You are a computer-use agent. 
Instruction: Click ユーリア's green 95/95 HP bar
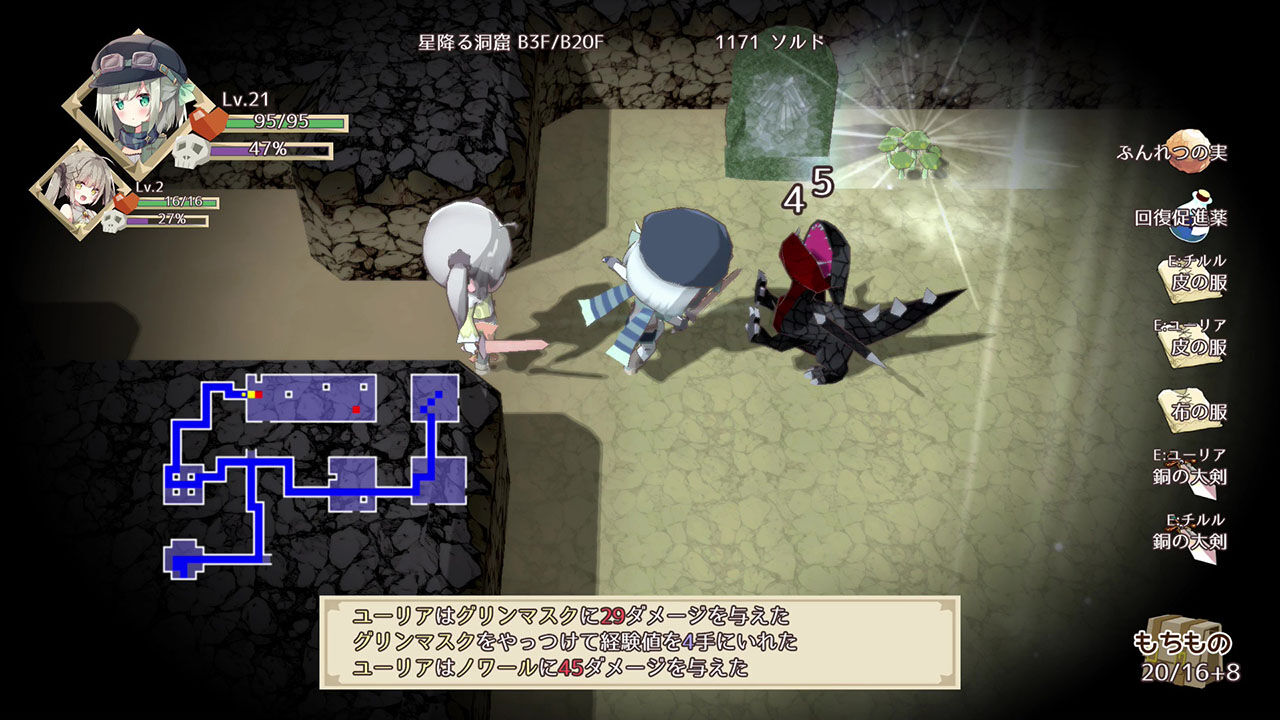point(284,122)
